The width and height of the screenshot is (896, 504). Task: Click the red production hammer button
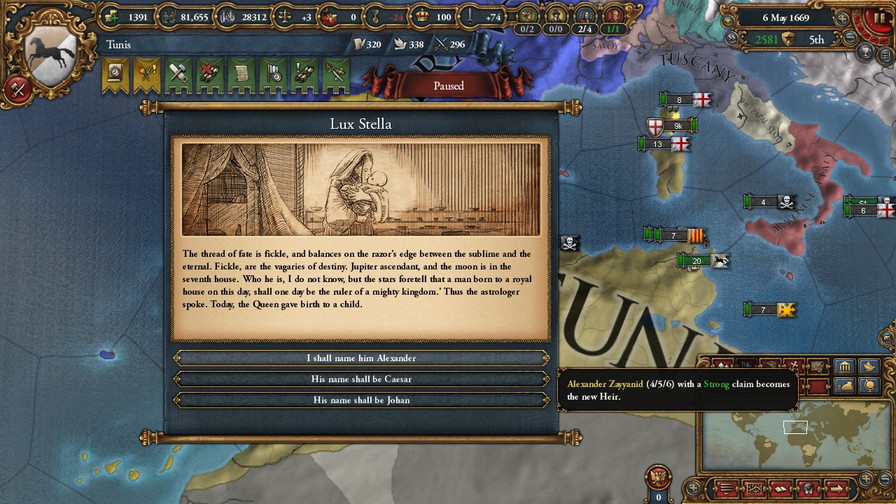click(15, 89)
